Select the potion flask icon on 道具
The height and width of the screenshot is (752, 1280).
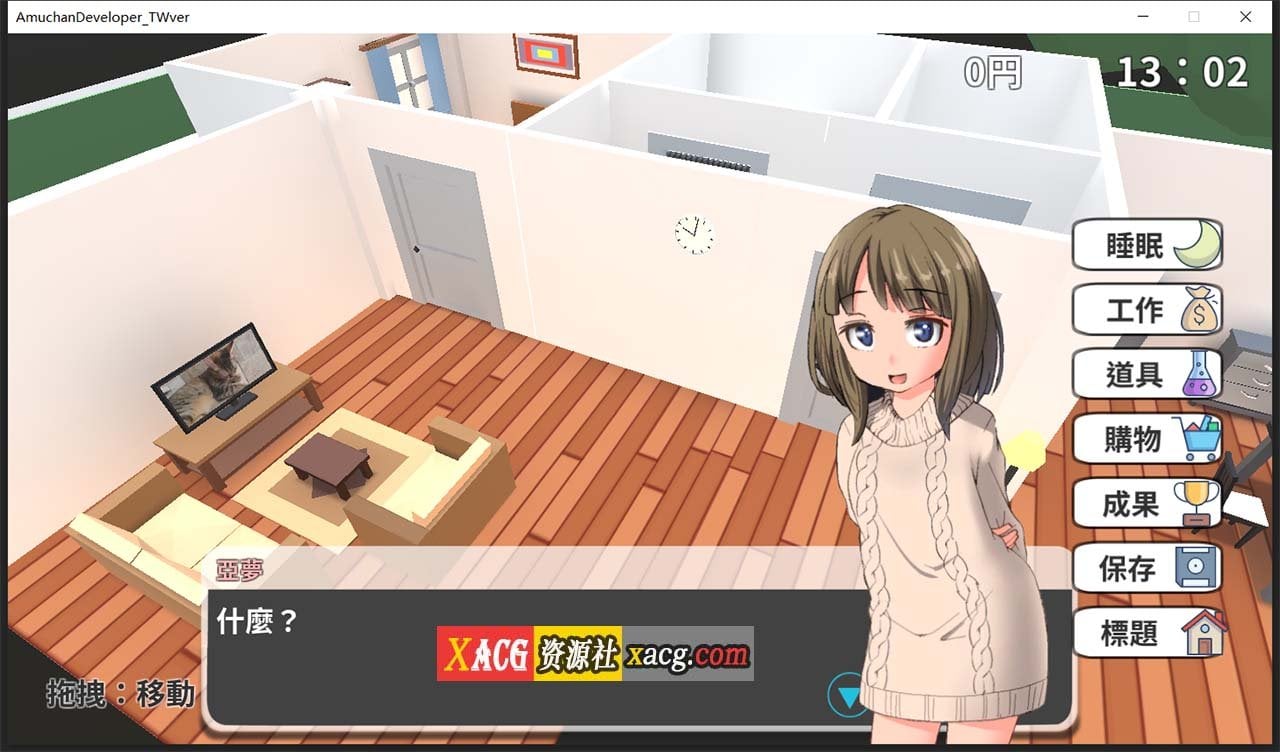click(1200, 373)
